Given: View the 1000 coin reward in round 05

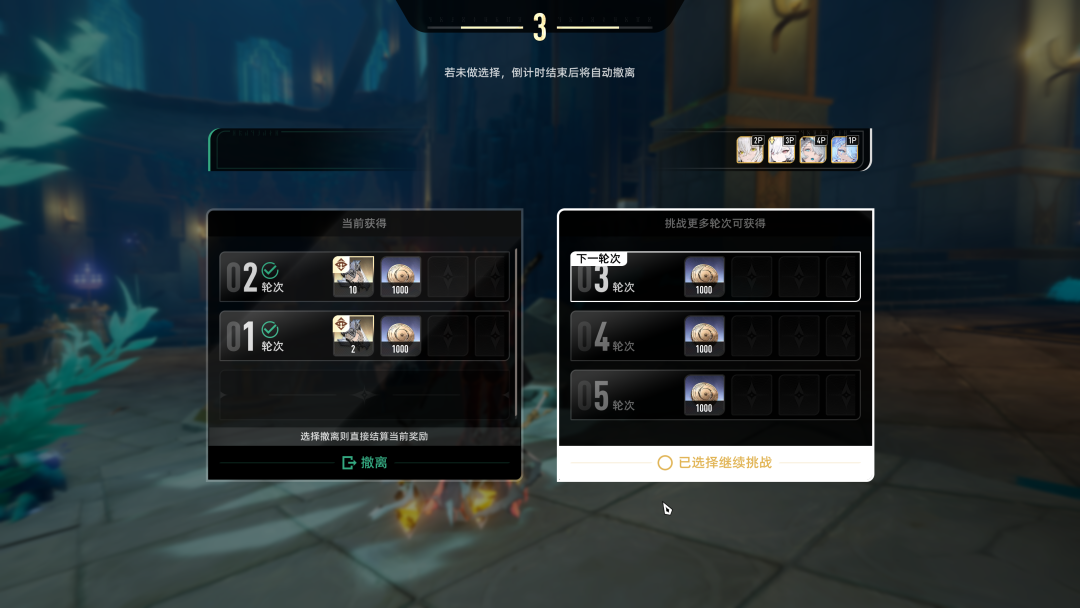Looking at the screenshot, I should [x=704, y=395].
